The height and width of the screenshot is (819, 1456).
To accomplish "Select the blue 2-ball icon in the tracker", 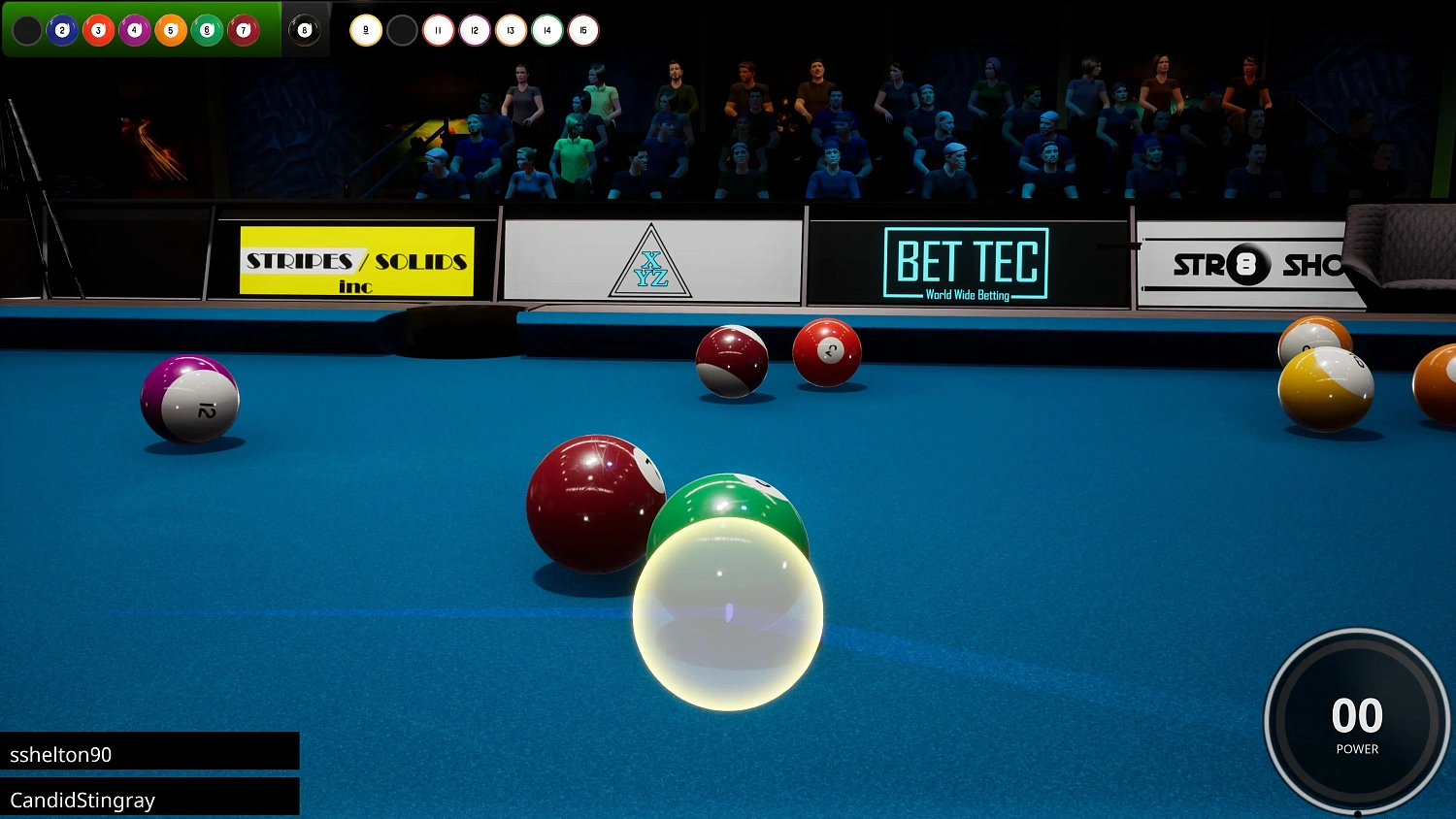I will click(63, 30).
